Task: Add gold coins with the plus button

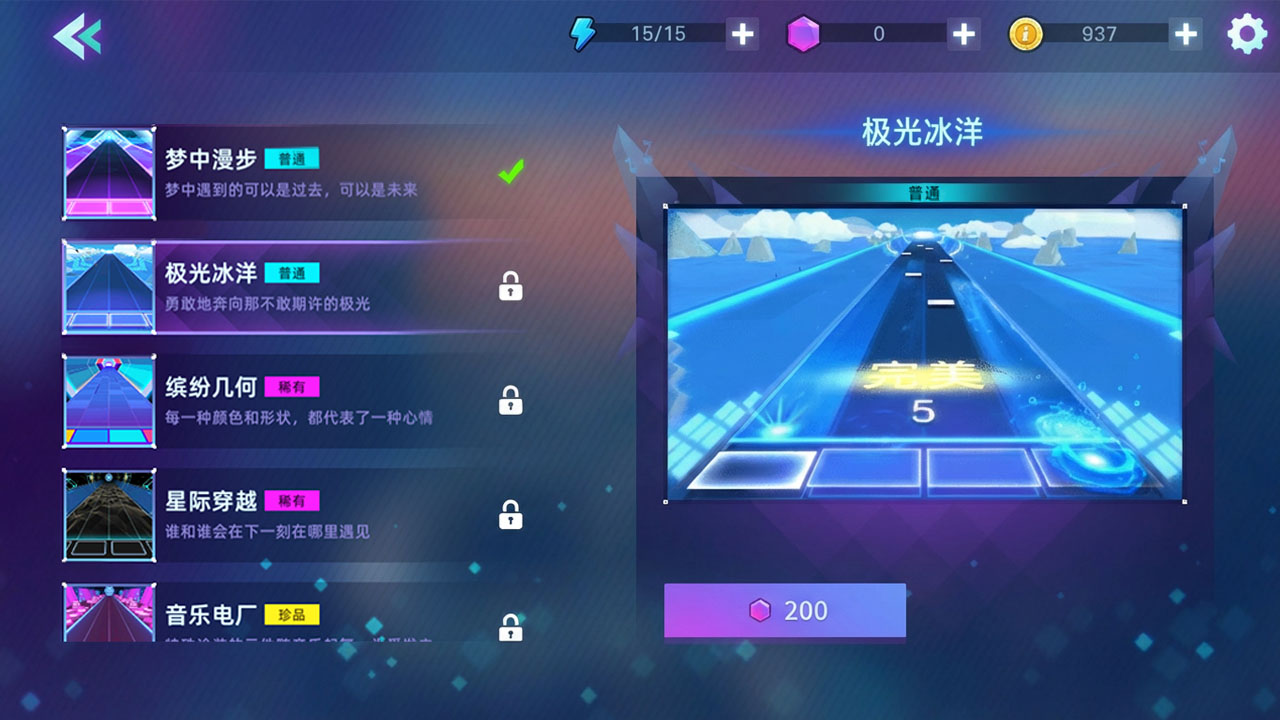Action: point(1185,34)
